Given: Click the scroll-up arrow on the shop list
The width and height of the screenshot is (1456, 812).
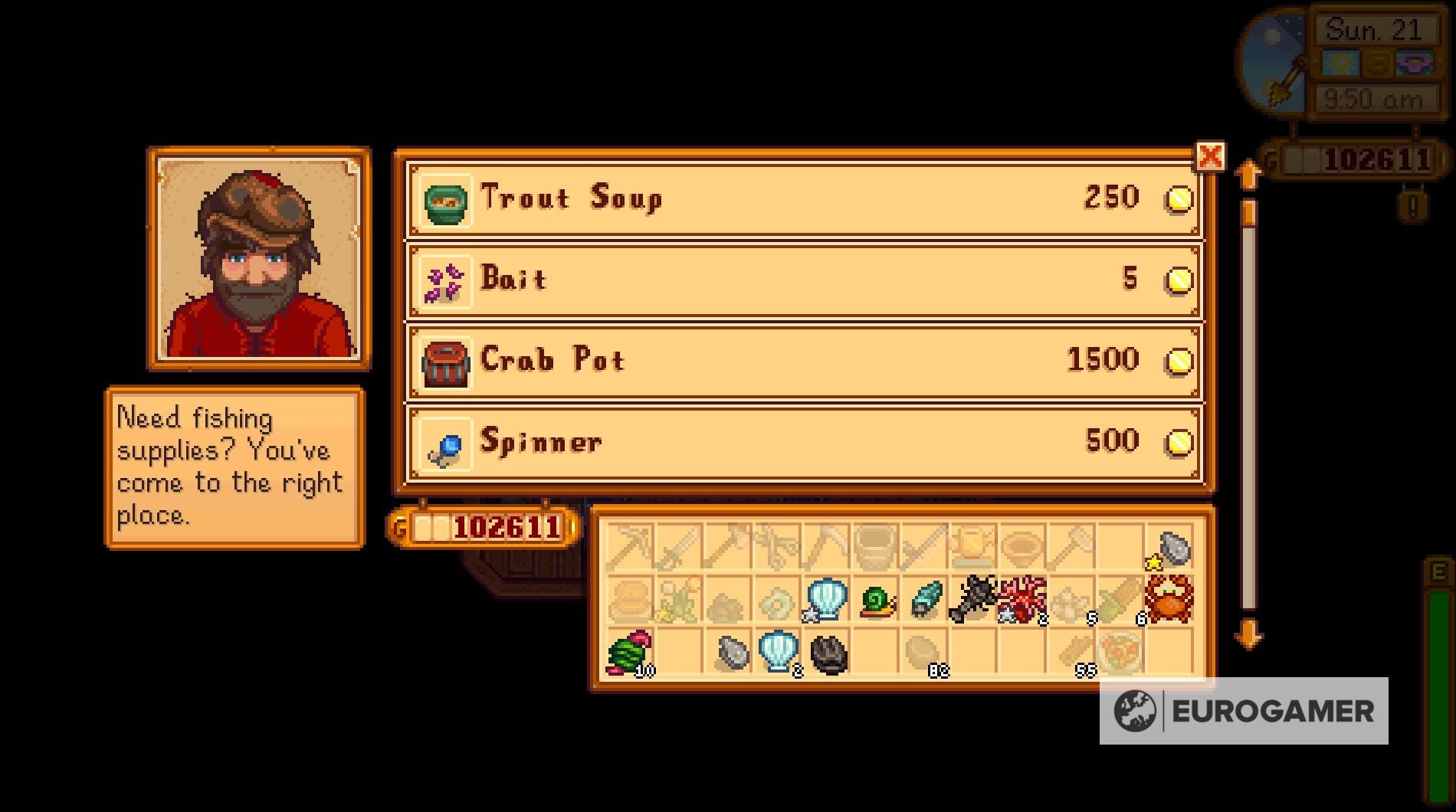Looking at the screenshot, I should pyautogui.click(x=1250, y=172).
